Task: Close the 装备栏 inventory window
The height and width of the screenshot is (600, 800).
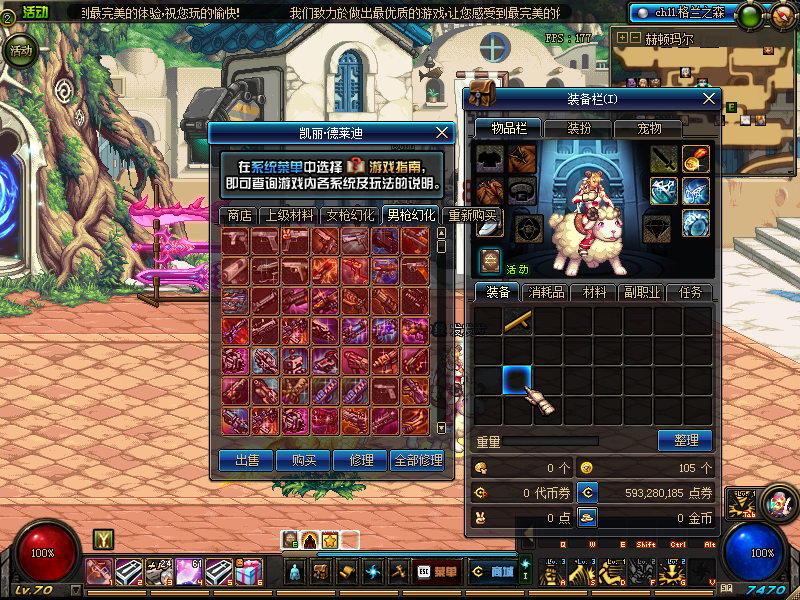Action: click(x=710, y=99)
